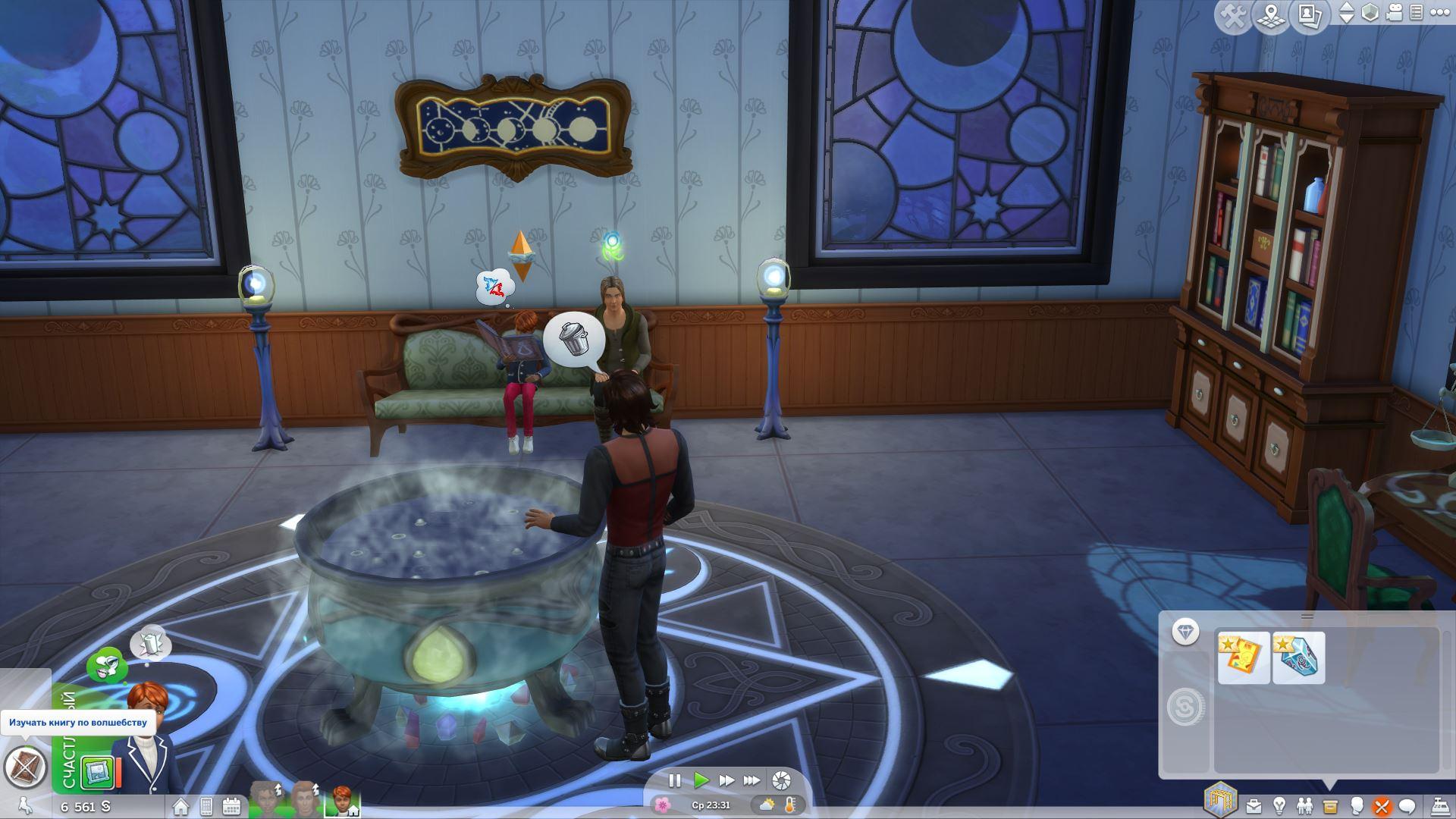
Task: Set game speed to normal play
Action: 701,780
